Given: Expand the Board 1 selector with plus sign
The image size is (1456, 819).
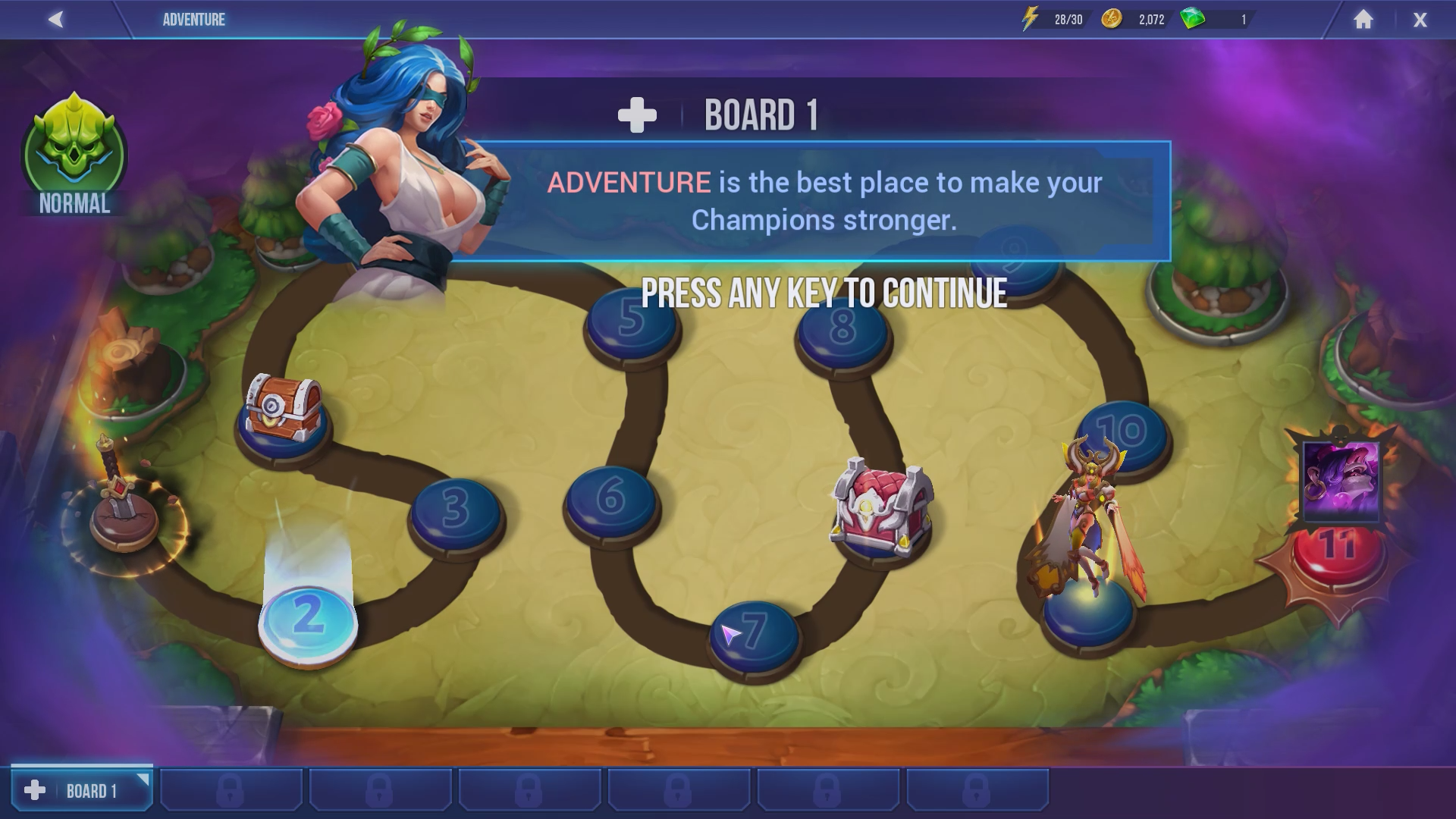Looking at the screenshot, I should (x=637, y=112).
